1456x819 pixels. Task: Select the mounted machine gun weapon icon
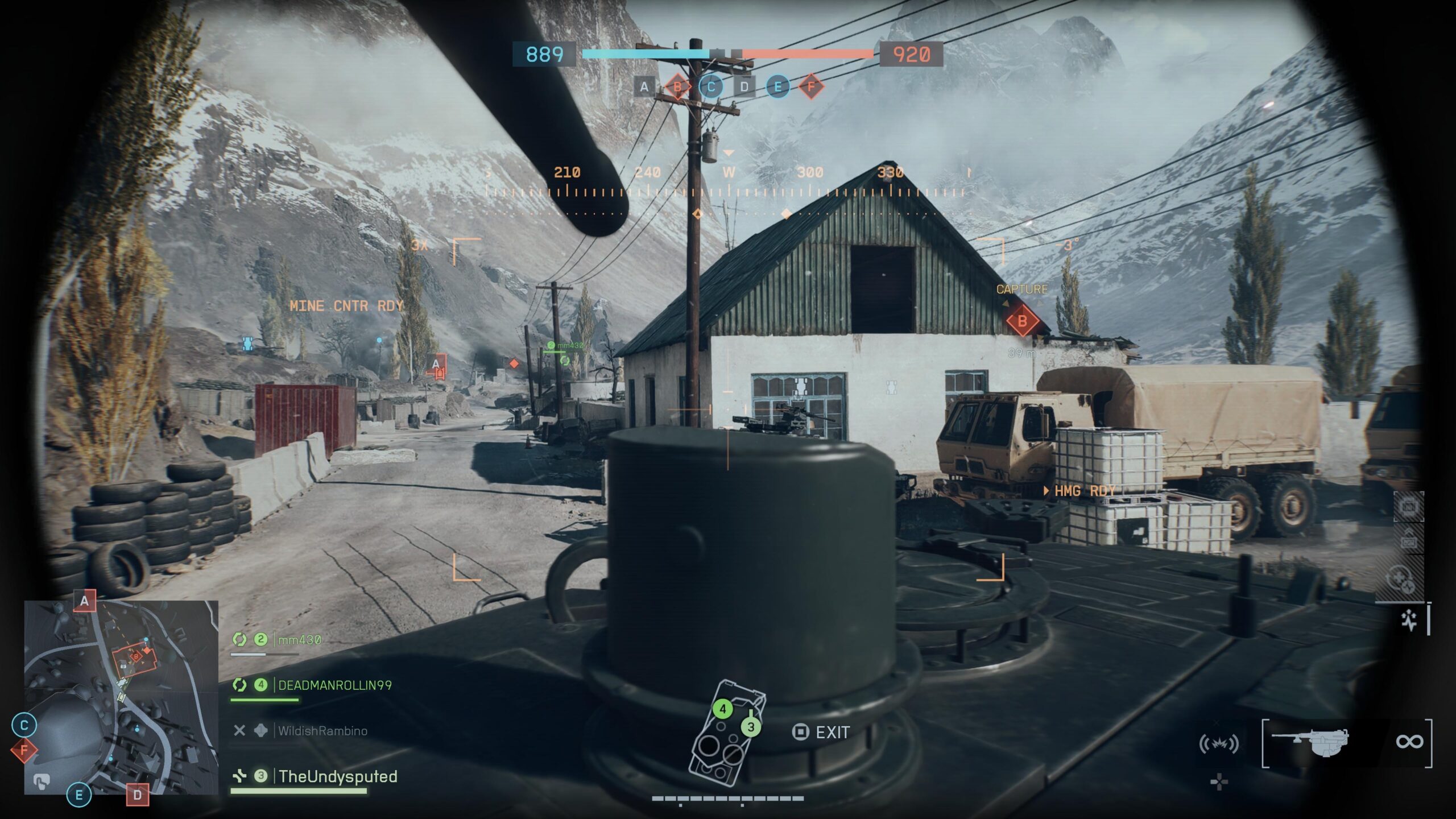tap(1310, 742)
